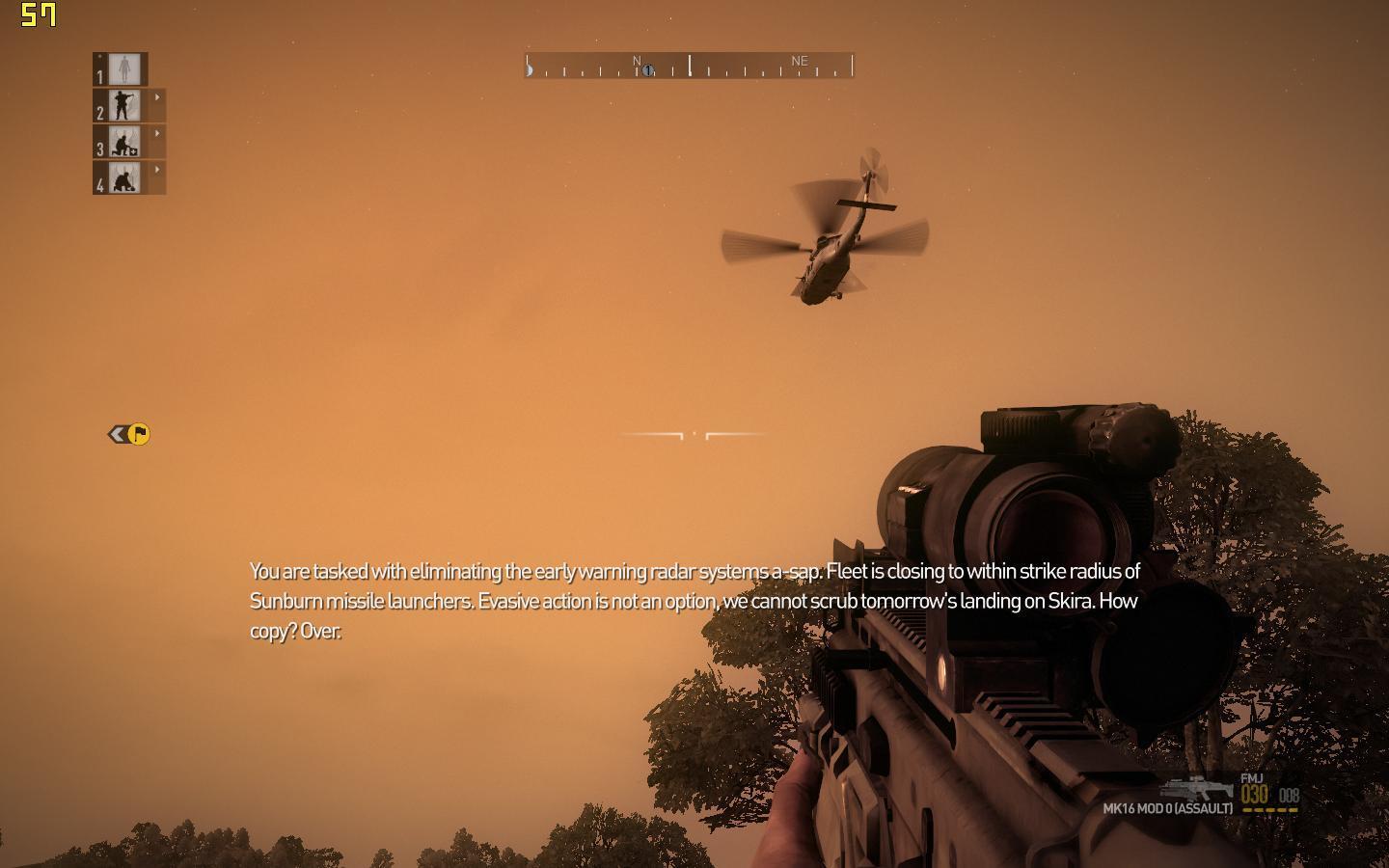The height and width of the screenshot is (868, 1389).
Task: Click the compass heading strip
Action: click(689, 66)
